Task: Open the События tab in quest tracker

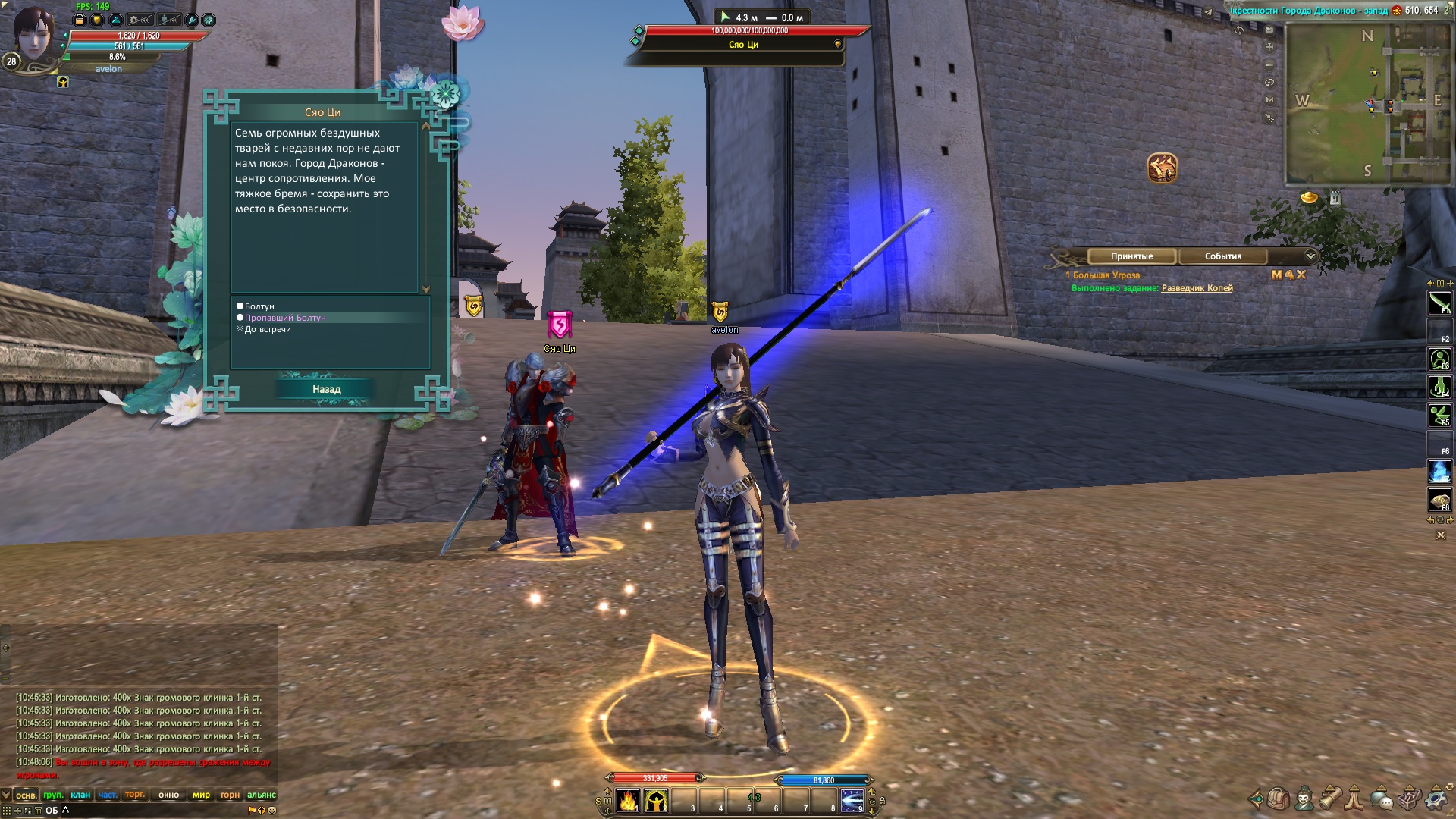Action: point(1222,256)
